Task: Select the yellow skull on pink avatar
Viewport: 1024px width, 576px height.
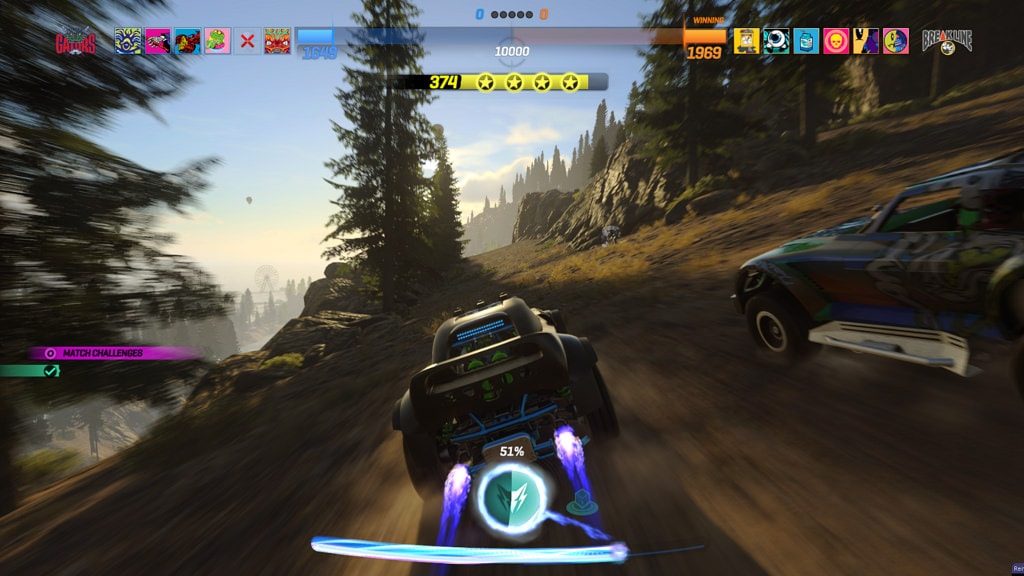Action: pyautogui.click(x=836, y=41)
